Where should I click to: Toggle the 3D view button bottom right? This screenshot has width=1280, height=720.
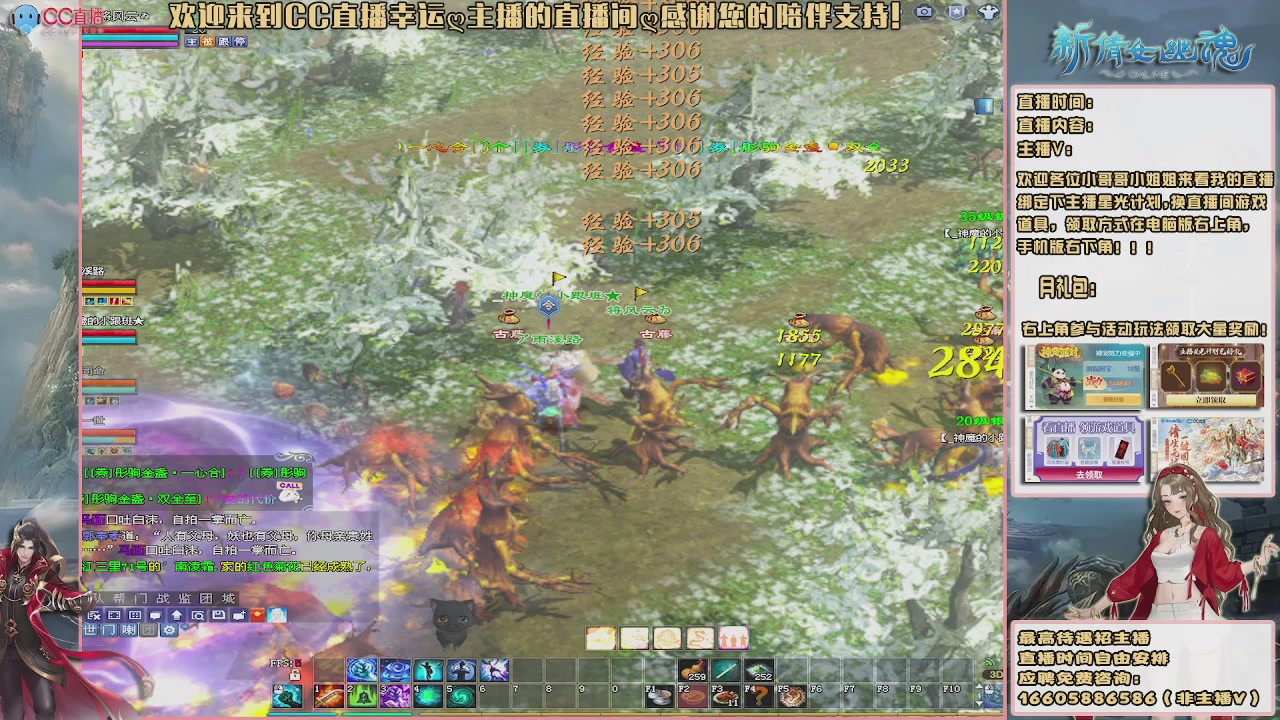(x=996, y=674)
